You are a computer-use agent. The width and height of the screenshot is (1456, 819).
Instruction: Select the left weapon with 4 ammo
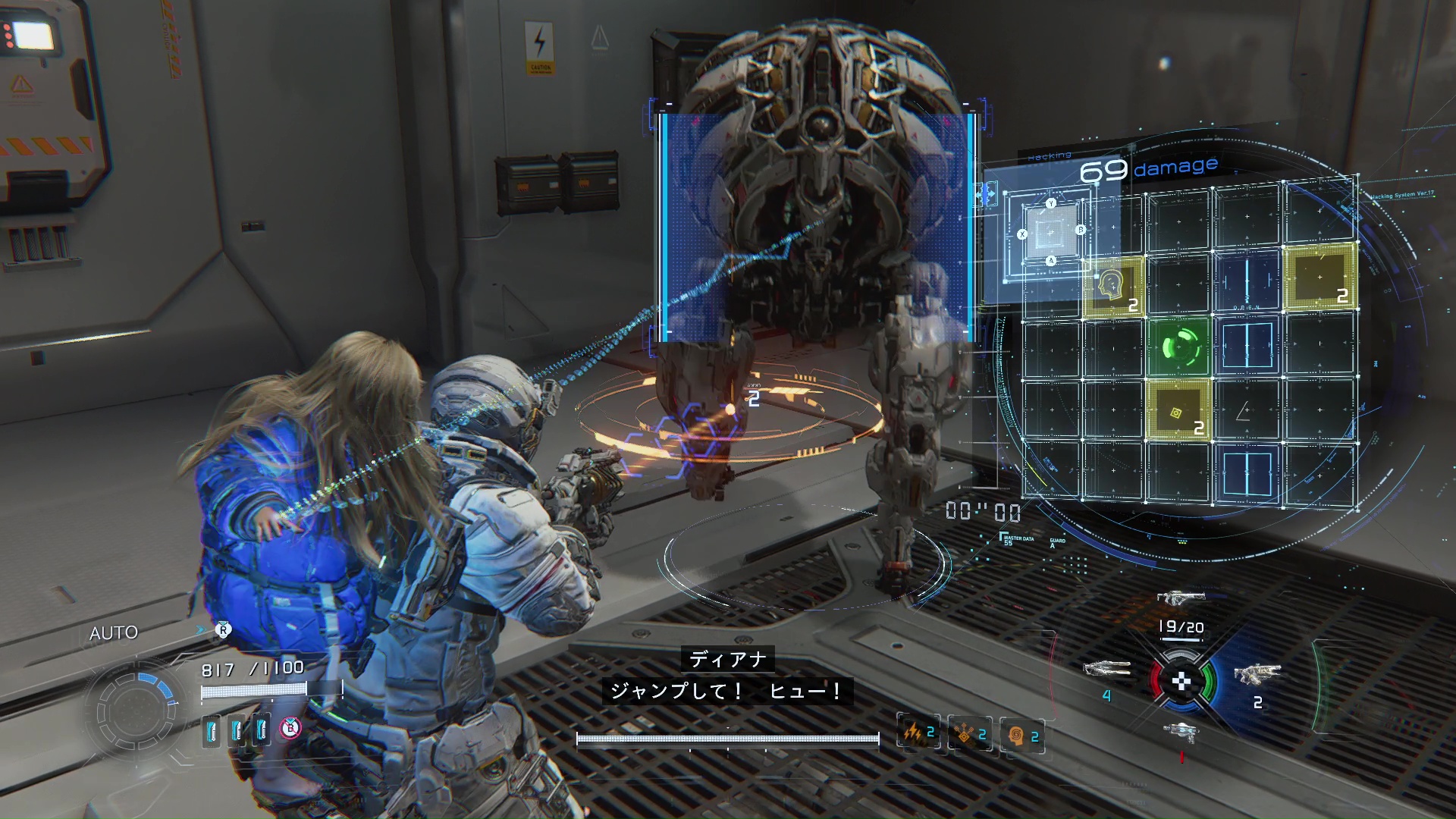point(1107,670)
